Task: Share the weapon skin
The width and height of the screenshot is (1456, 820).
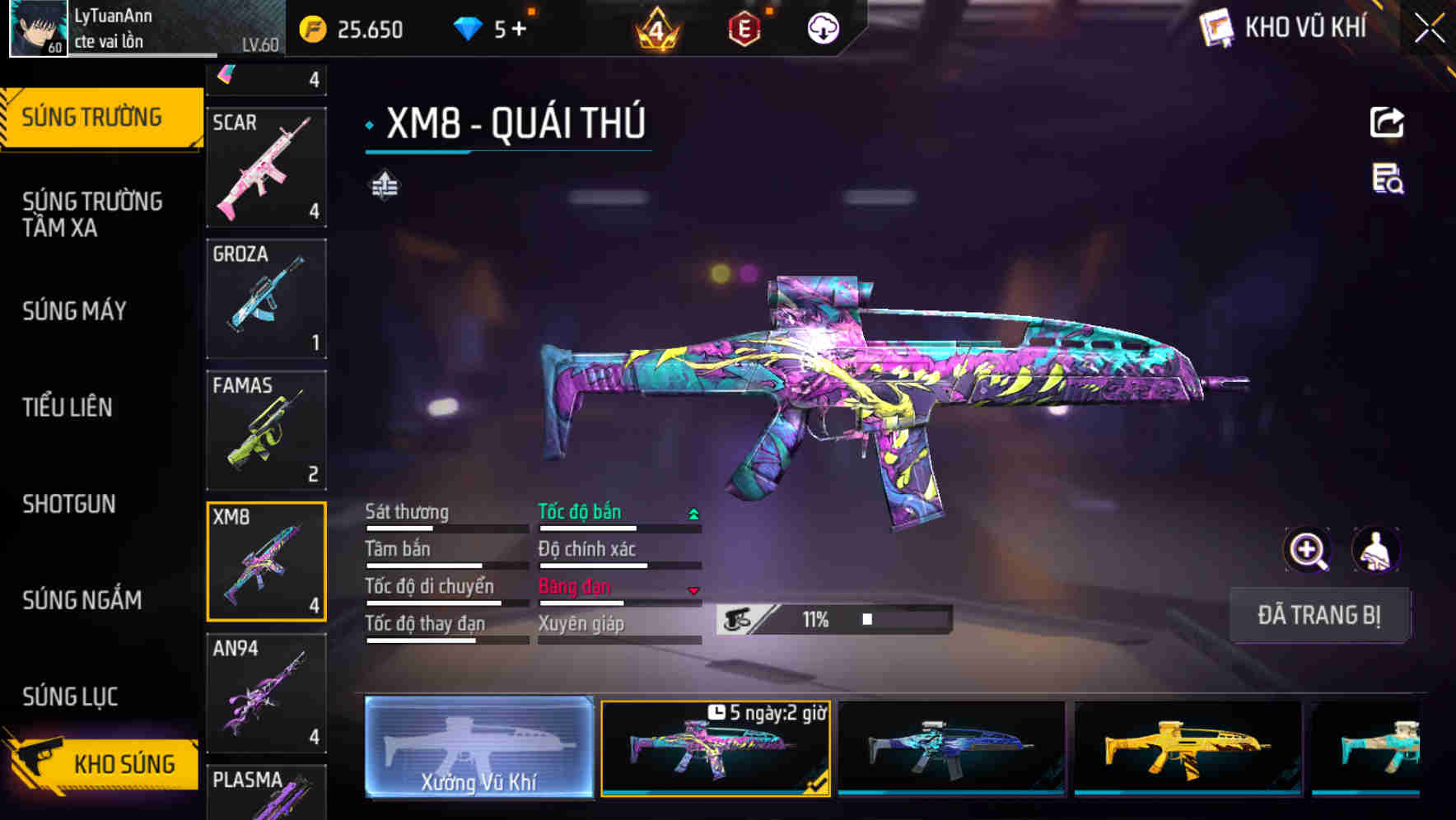Action: pyautogui.click(x=1387, y=123)
